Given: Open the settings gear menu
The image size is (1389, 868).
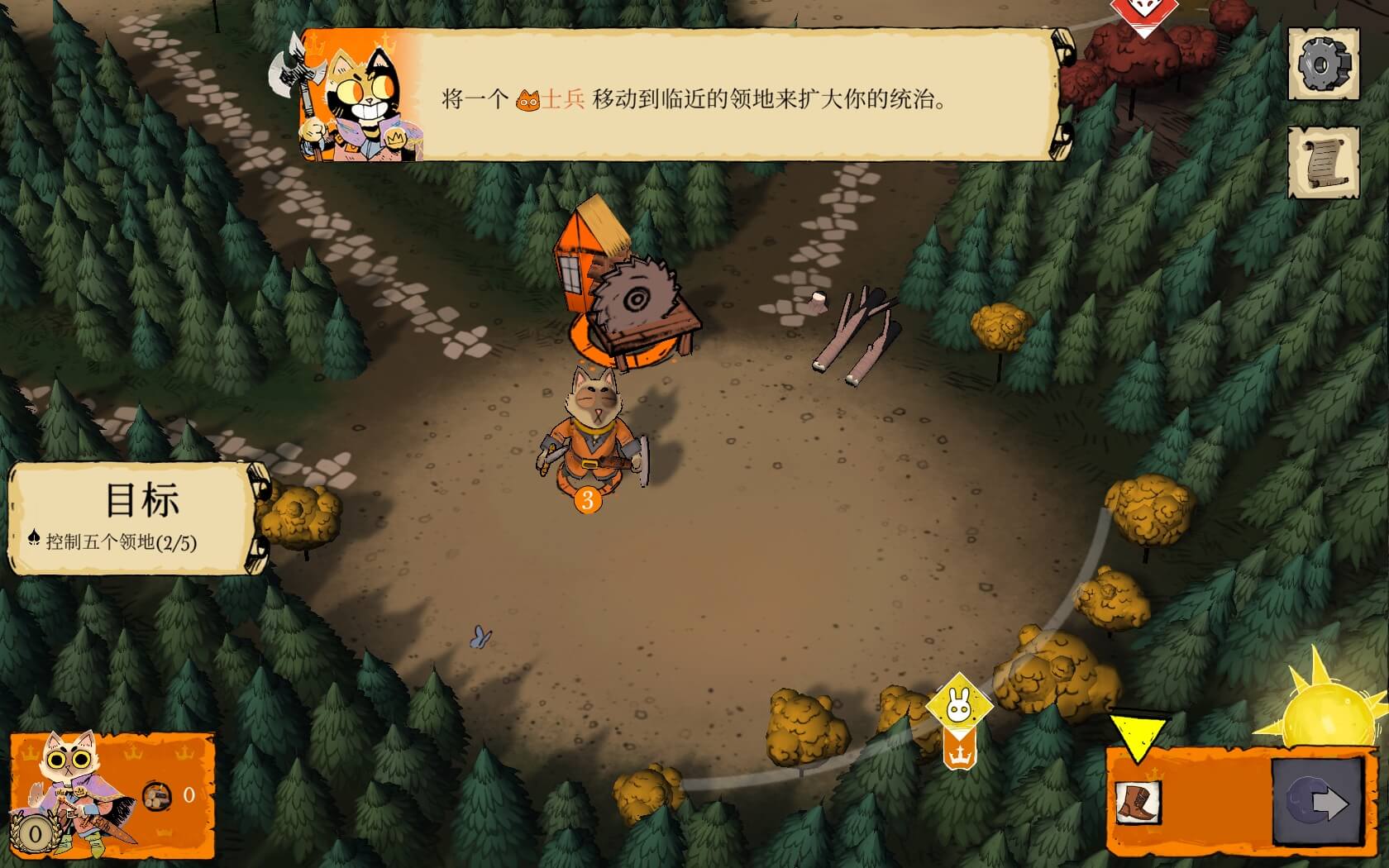Looking at the screenshot, I should pos(1324,64).
